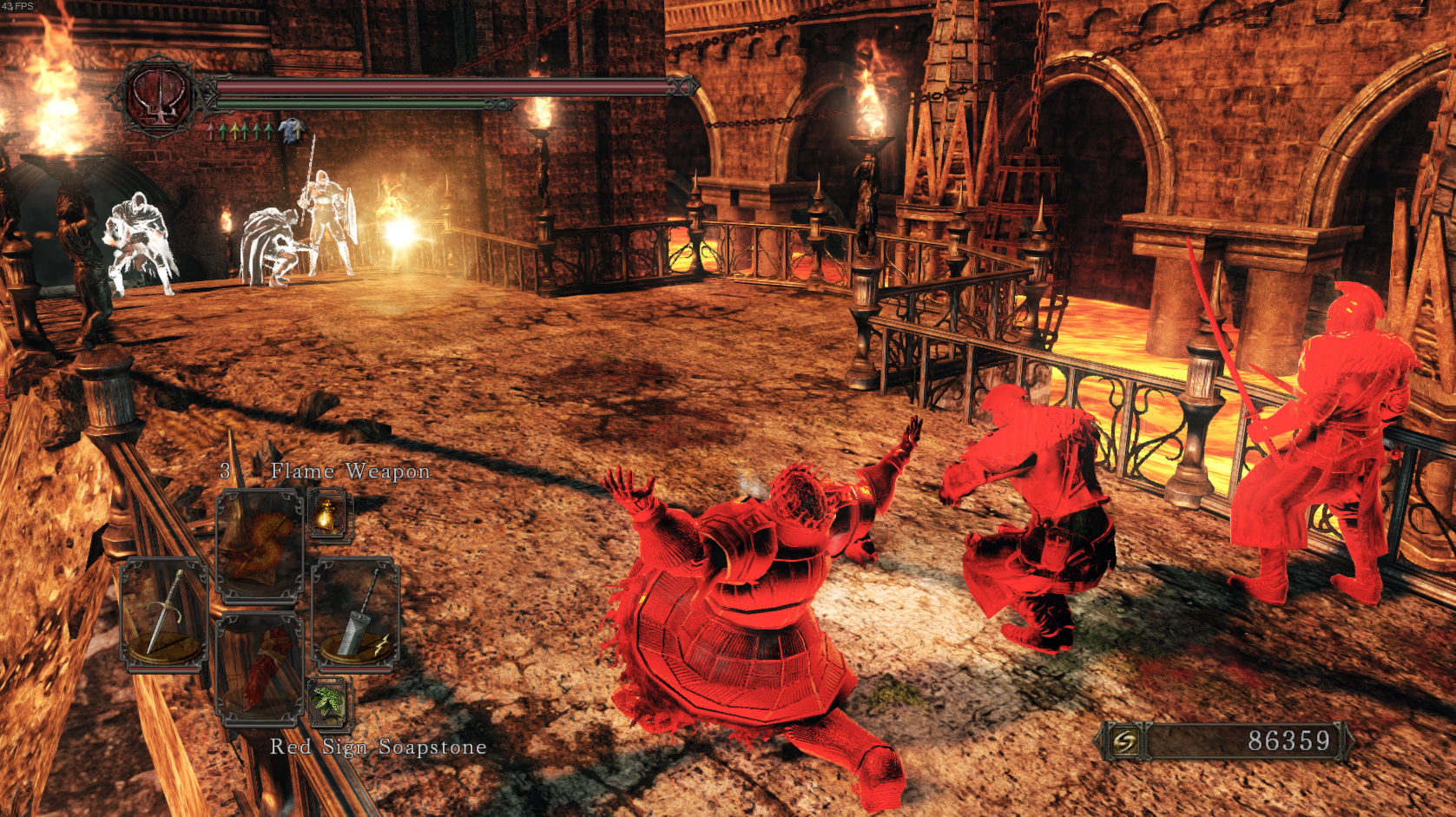Inspect the armor buff status icon
The image size is (1456, 817).
pyautogui.click(x=292, y=131)
